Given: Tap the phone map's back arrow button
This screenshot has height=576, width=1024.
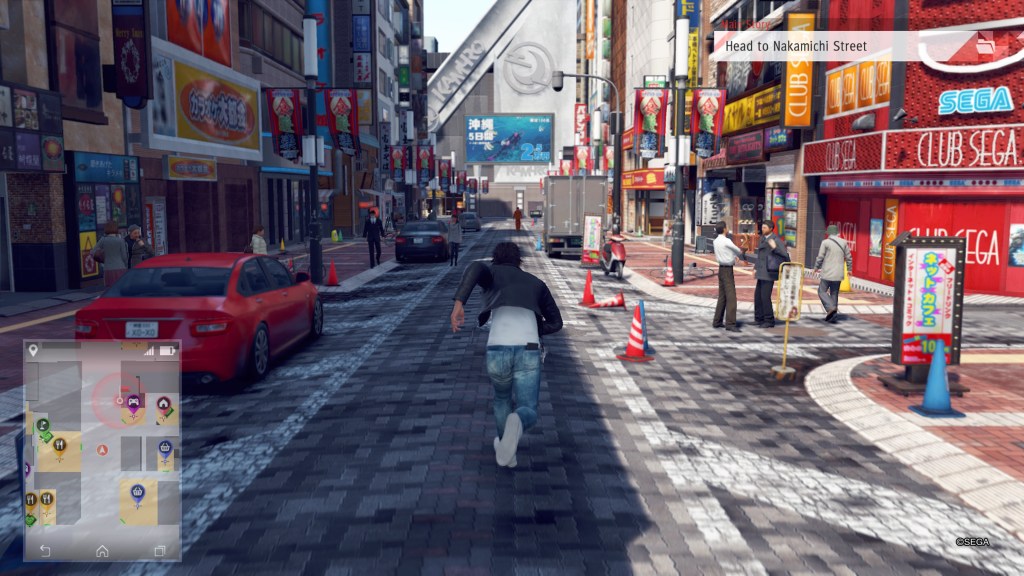Looking at the screenshot, I should [x=45, y=550].
